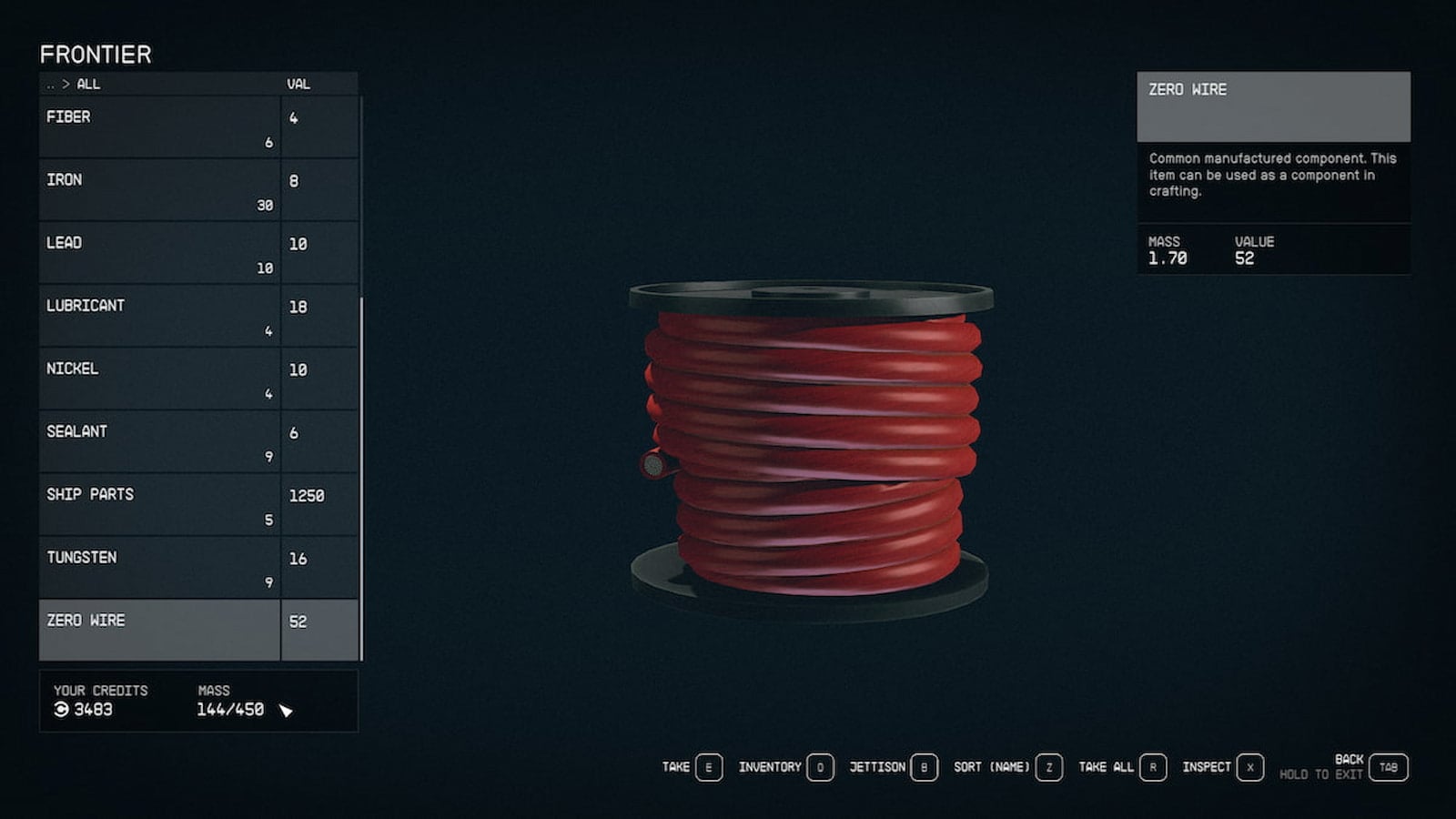This screenshot has width=1456, height=819.
Task: Select the highlighted ZERO WIRE row
Action: tap(159, 629)
